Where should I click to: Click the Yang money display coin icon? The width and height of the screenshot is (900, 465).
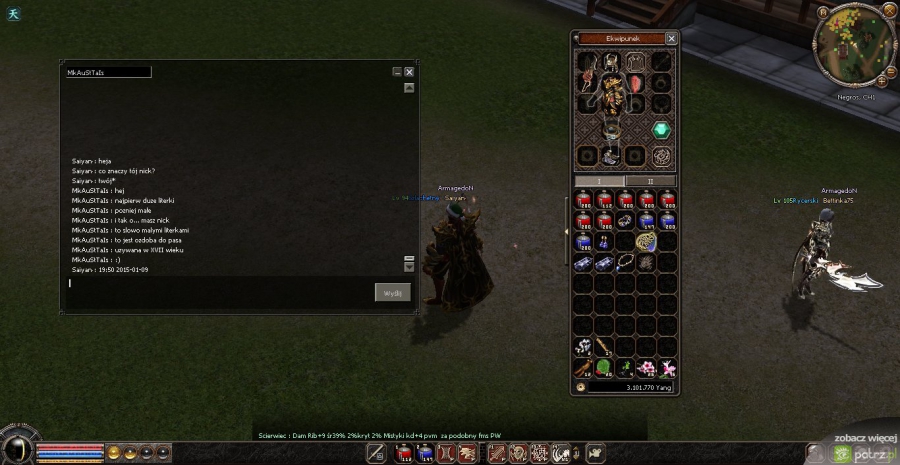(581, 387)
